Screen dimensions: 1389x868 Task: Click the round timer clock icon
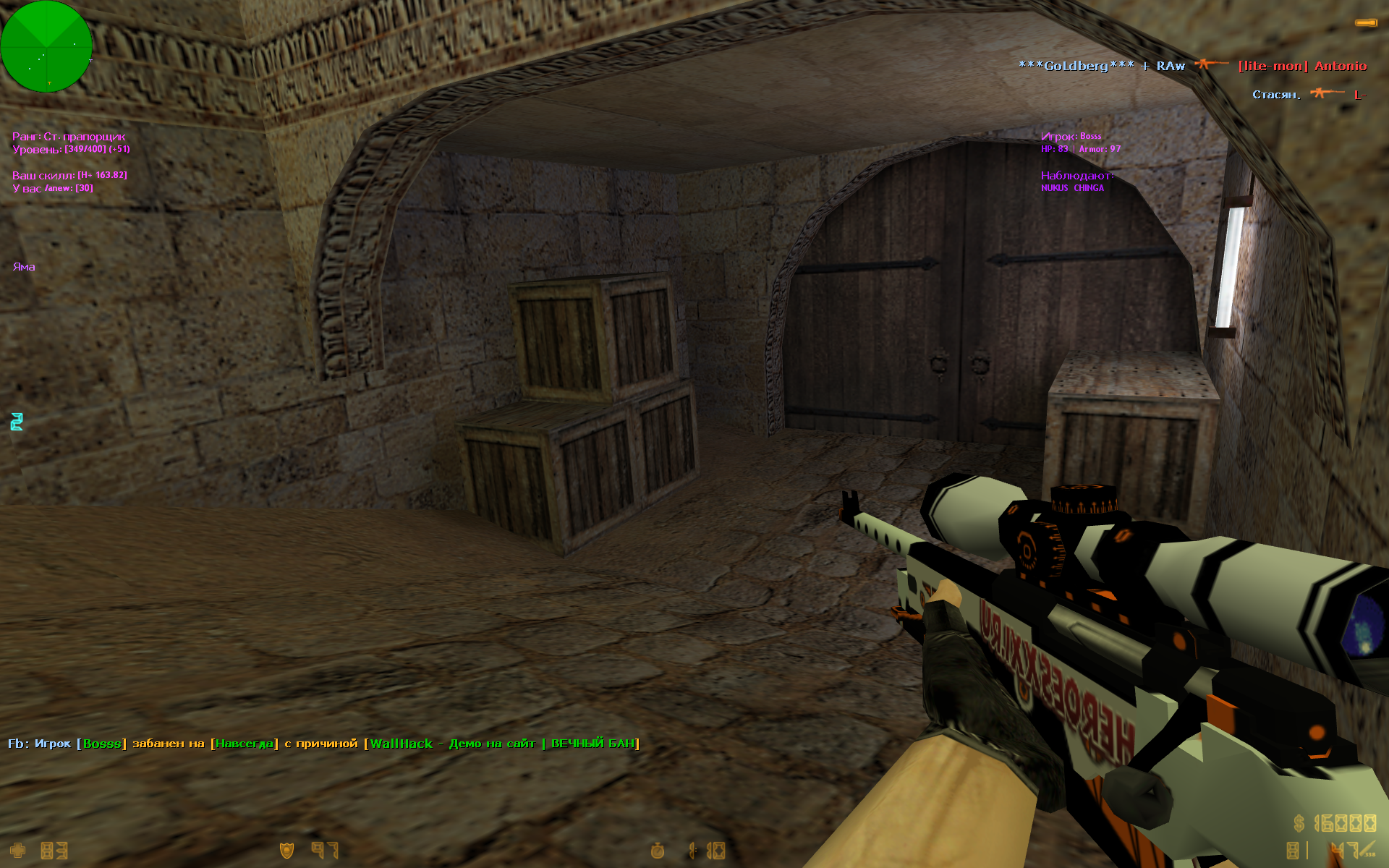[657, 851]
